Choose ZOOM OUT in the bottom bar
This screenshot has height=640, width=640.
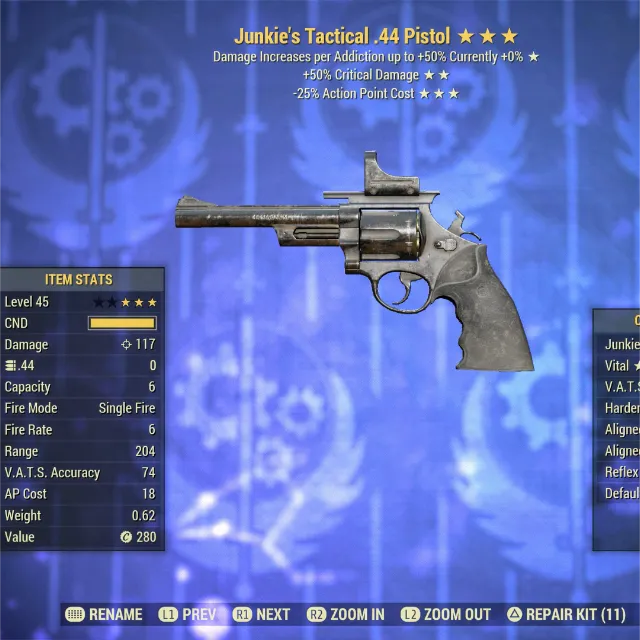point(446,614)
